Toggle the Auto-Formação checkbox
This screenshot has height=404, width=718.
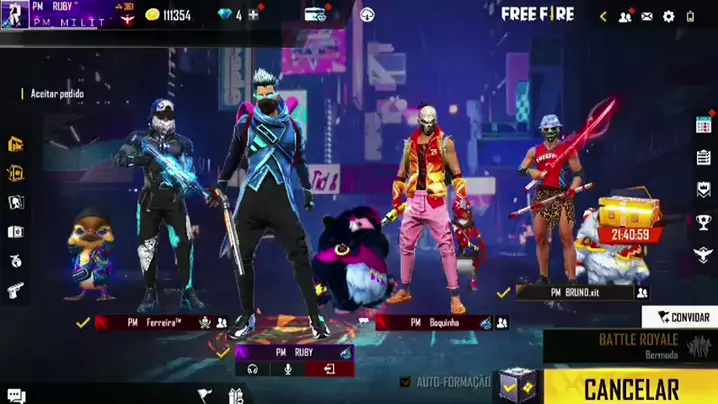tap(405, 382)
